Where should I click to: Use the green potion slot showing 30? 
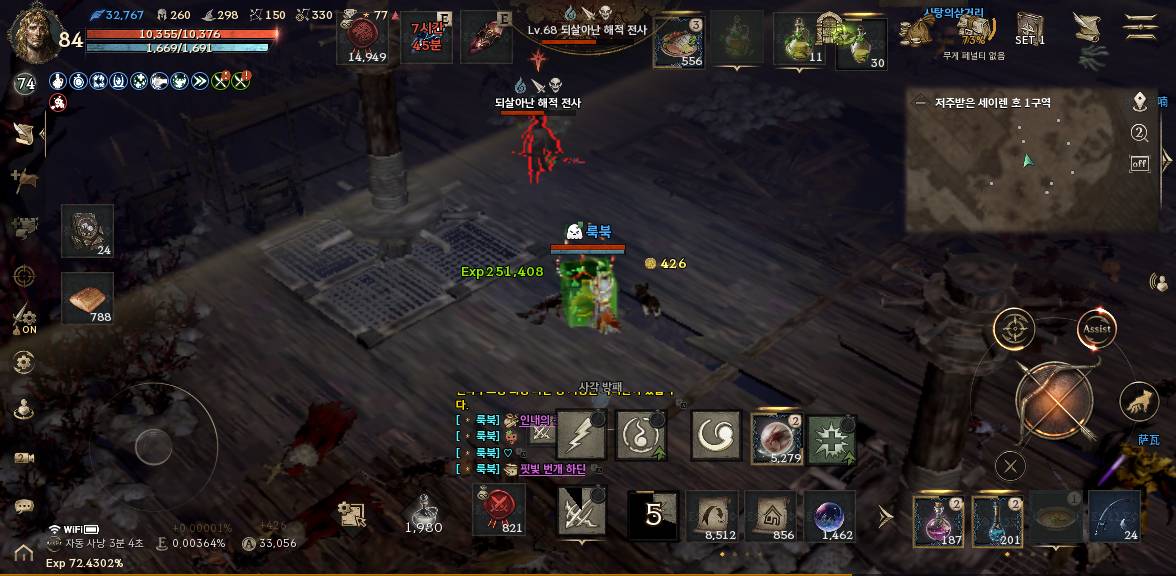862,42
